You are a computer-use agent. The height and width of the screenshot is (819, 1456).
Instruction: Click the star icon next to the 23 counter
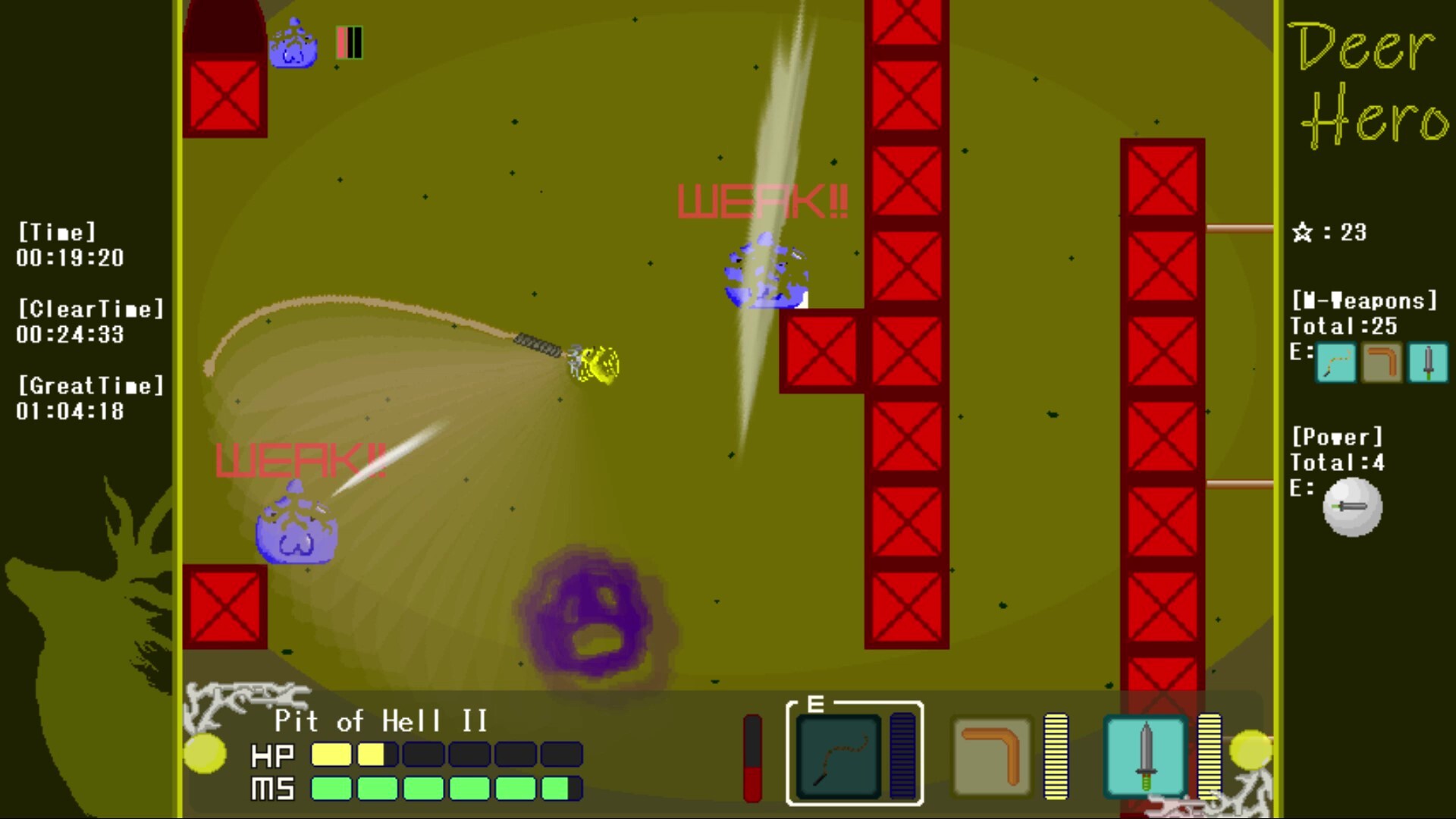(1302, 233)
